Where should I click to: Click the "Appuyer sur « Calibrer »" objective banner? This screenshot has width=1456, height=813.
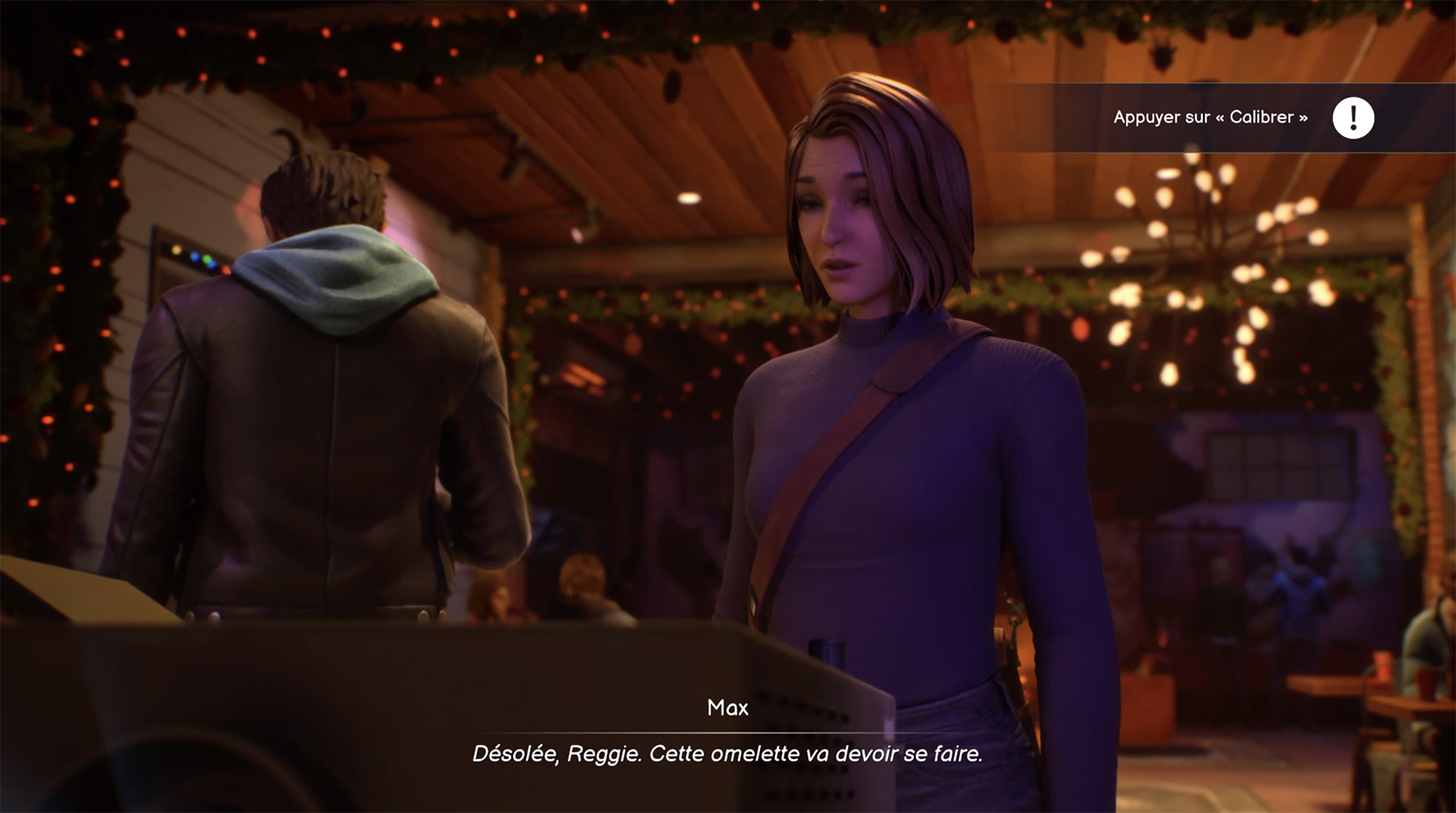click(x=1210, y=118)
